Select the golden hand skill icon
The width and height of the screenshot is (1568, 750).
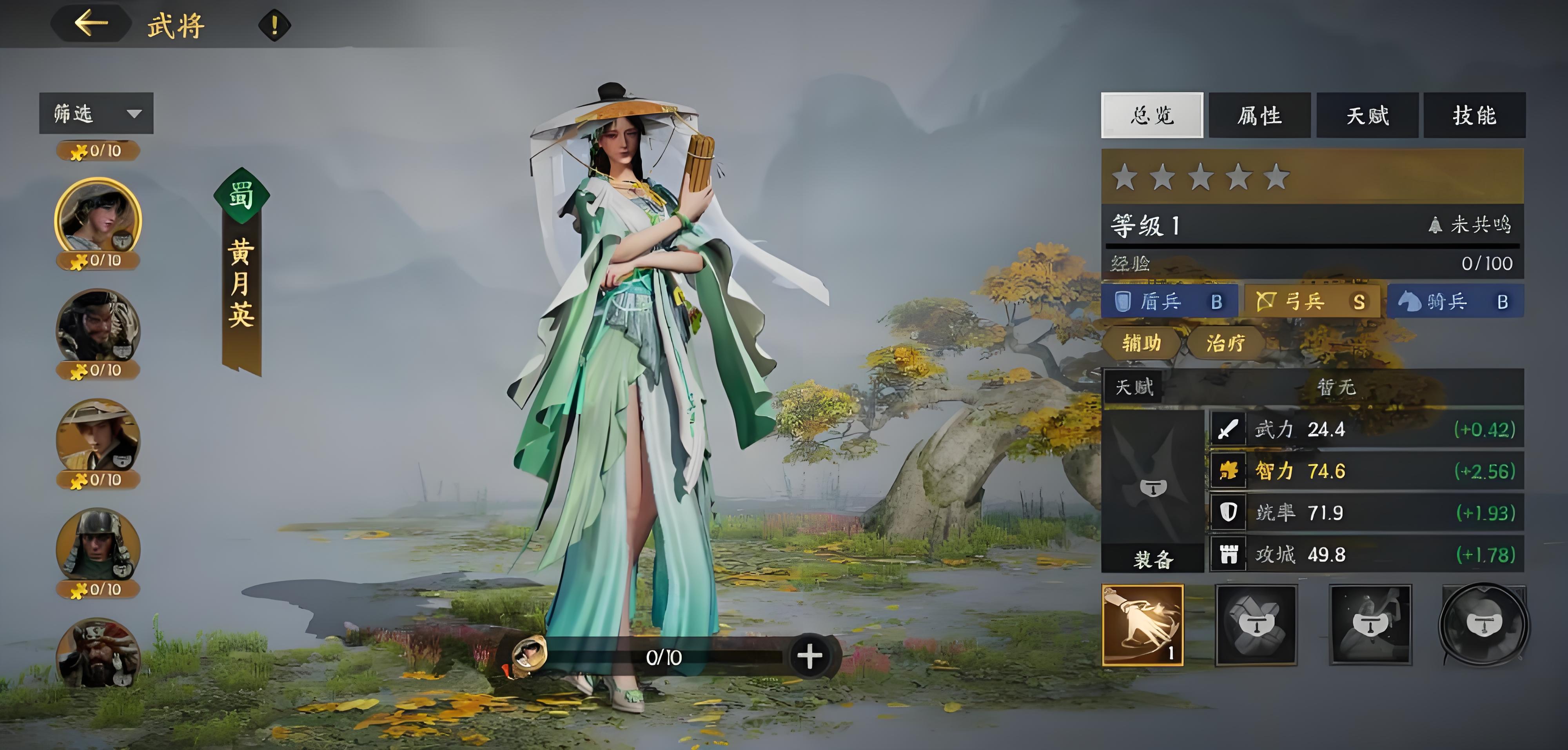[x=1143, y=625]
